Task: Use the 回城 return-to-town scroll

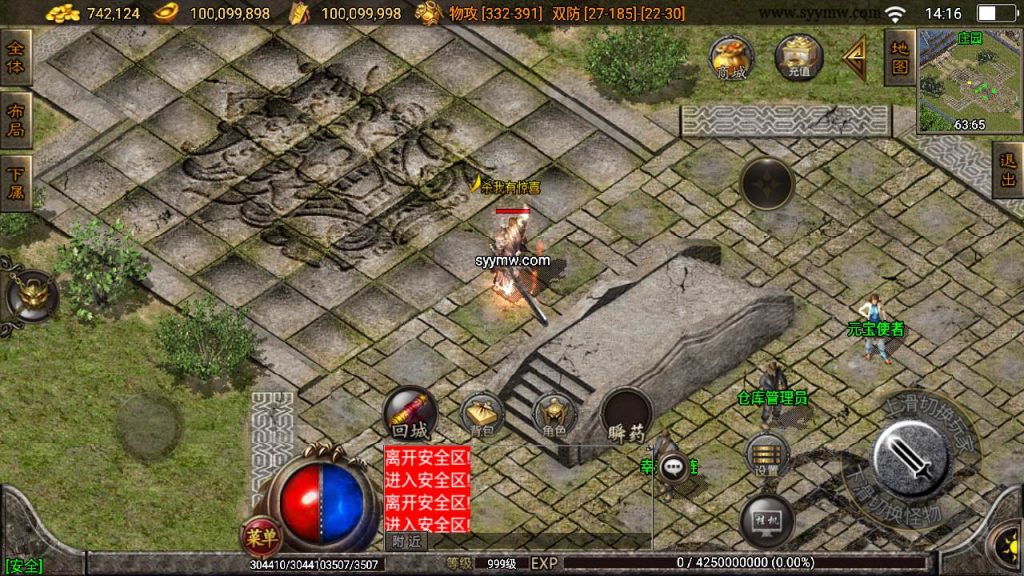Action: point(409,414)
